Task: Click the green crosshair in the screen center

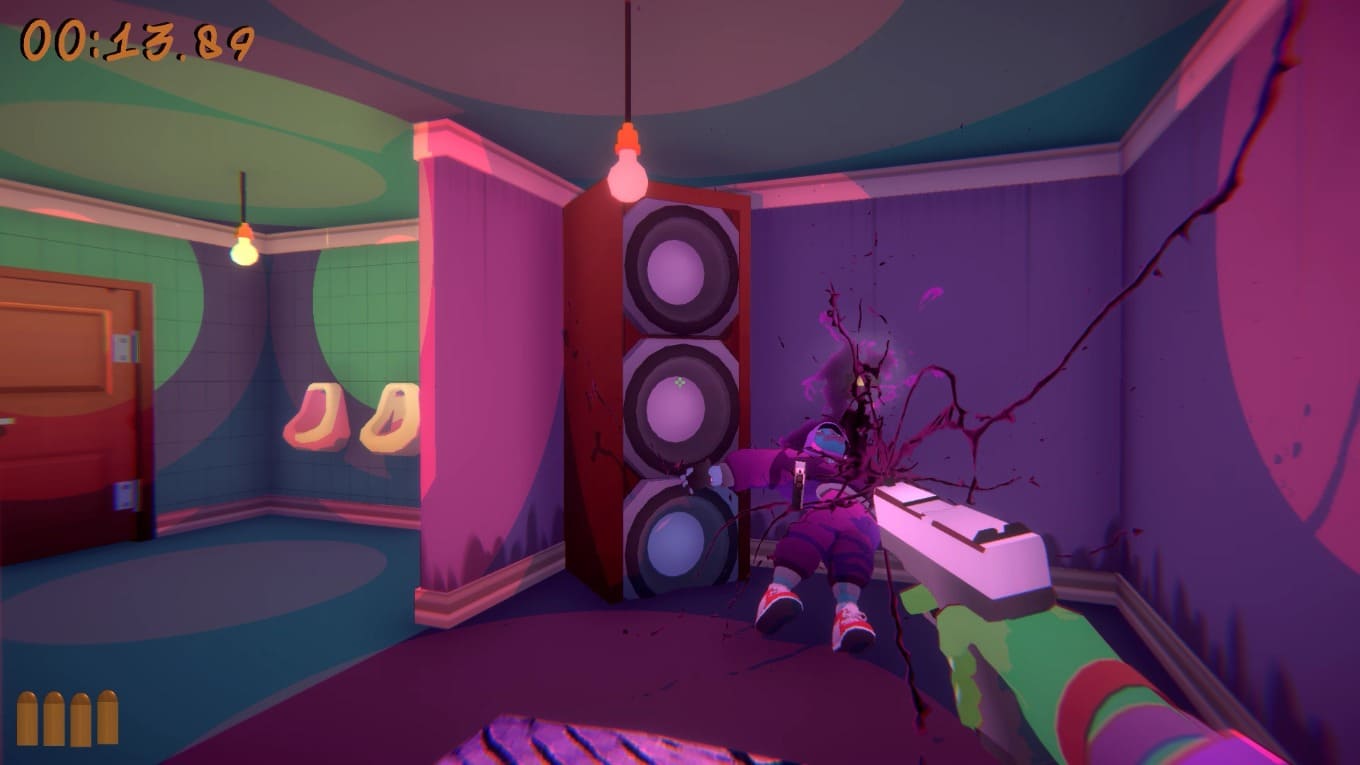Action: tap(679, 382)
